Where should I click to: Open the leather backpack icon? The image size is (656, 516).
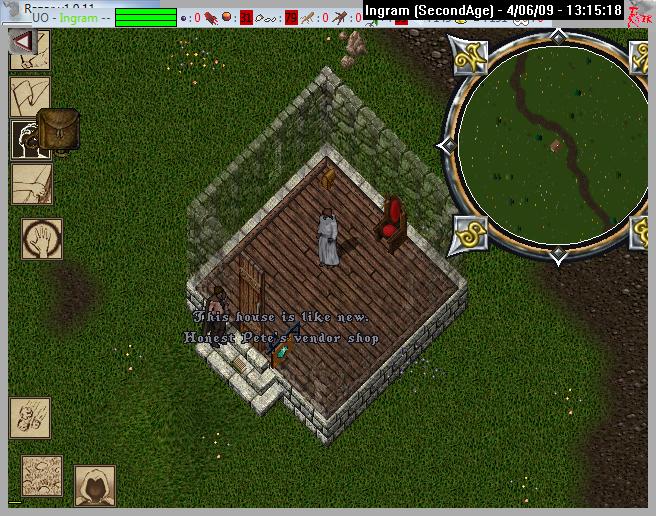pos(59,130)
